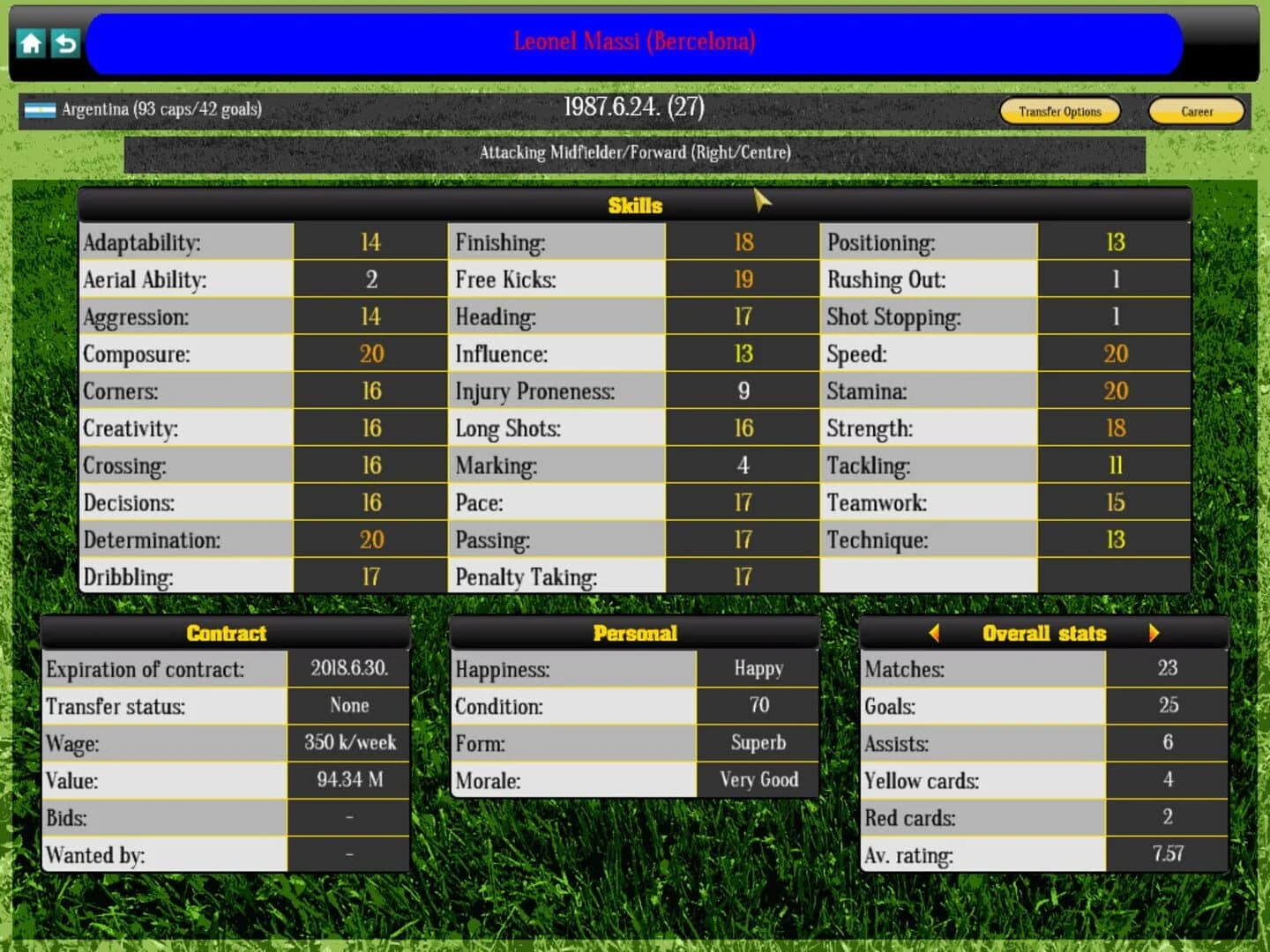Show next stats page with right arrow
The height and width of the screenshot is (952, 1270).
click(x=1155, y=633)
